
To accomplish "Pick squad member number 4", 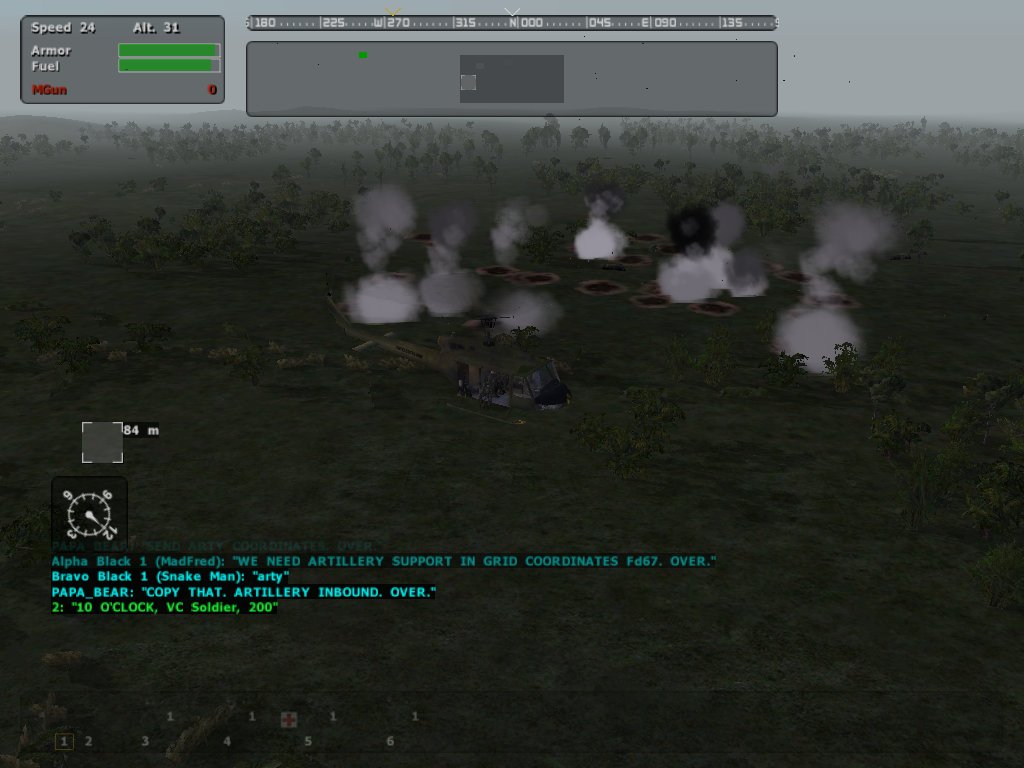I will click(x=227, y=741).
